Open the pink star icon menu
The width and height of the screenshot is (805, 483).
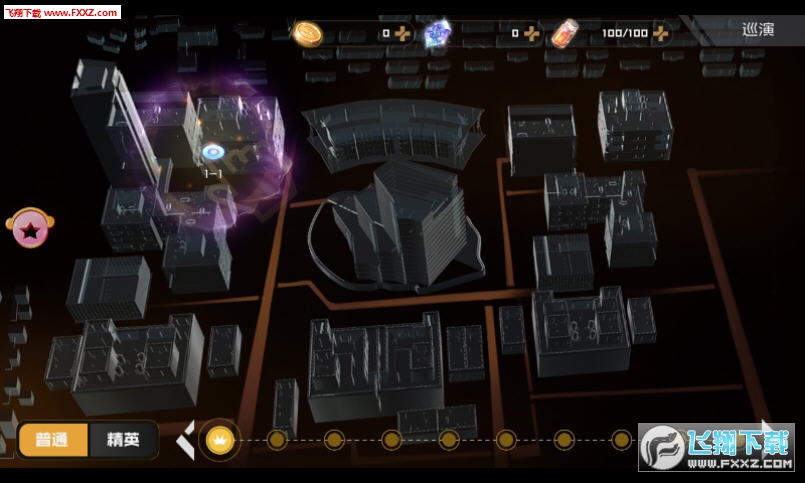coord(30,229)
